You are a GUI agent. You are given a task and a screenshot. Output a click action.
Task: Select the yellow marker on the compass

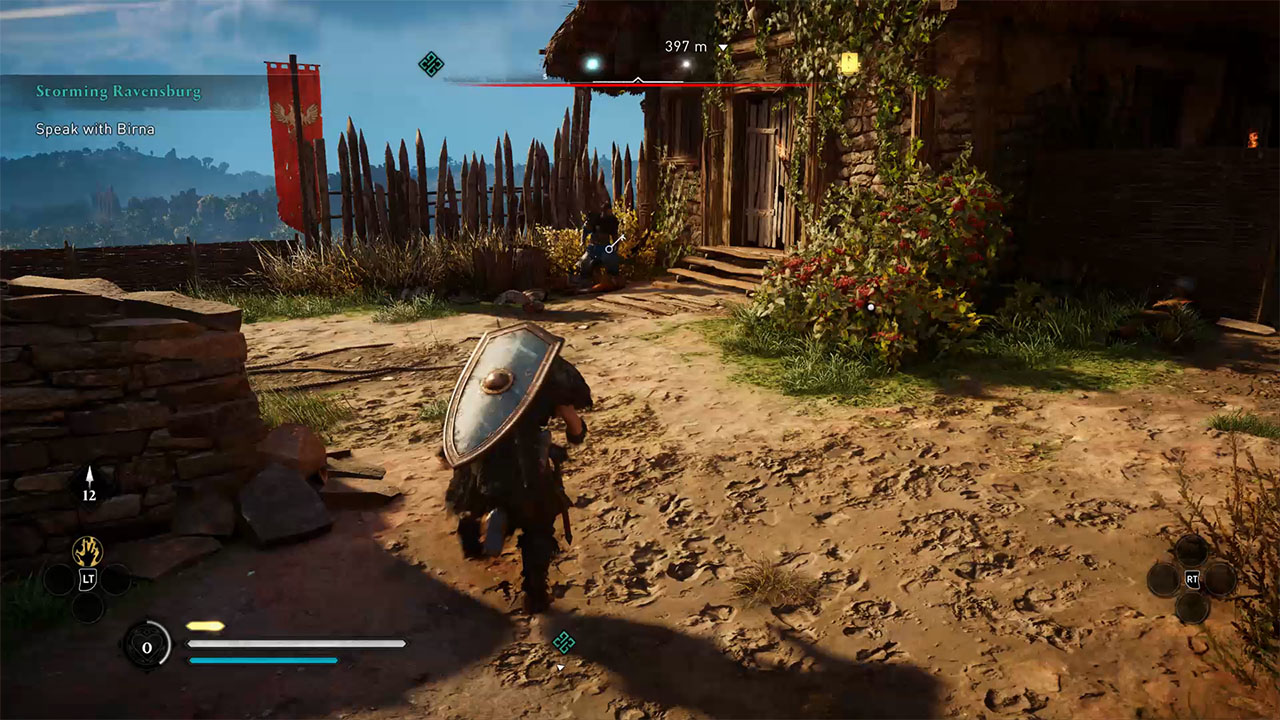tap(850, 63)
